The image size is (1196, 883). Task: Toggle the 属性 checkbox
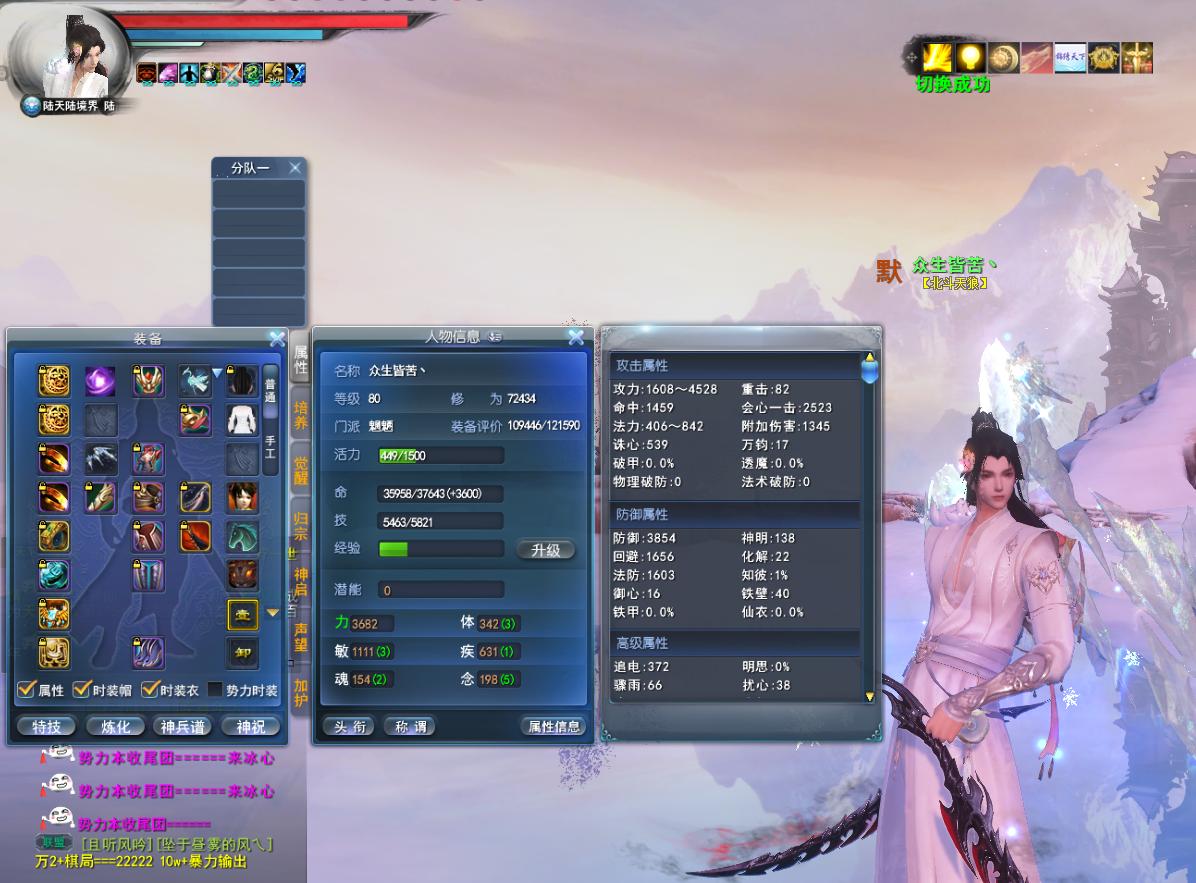[27, 690]
